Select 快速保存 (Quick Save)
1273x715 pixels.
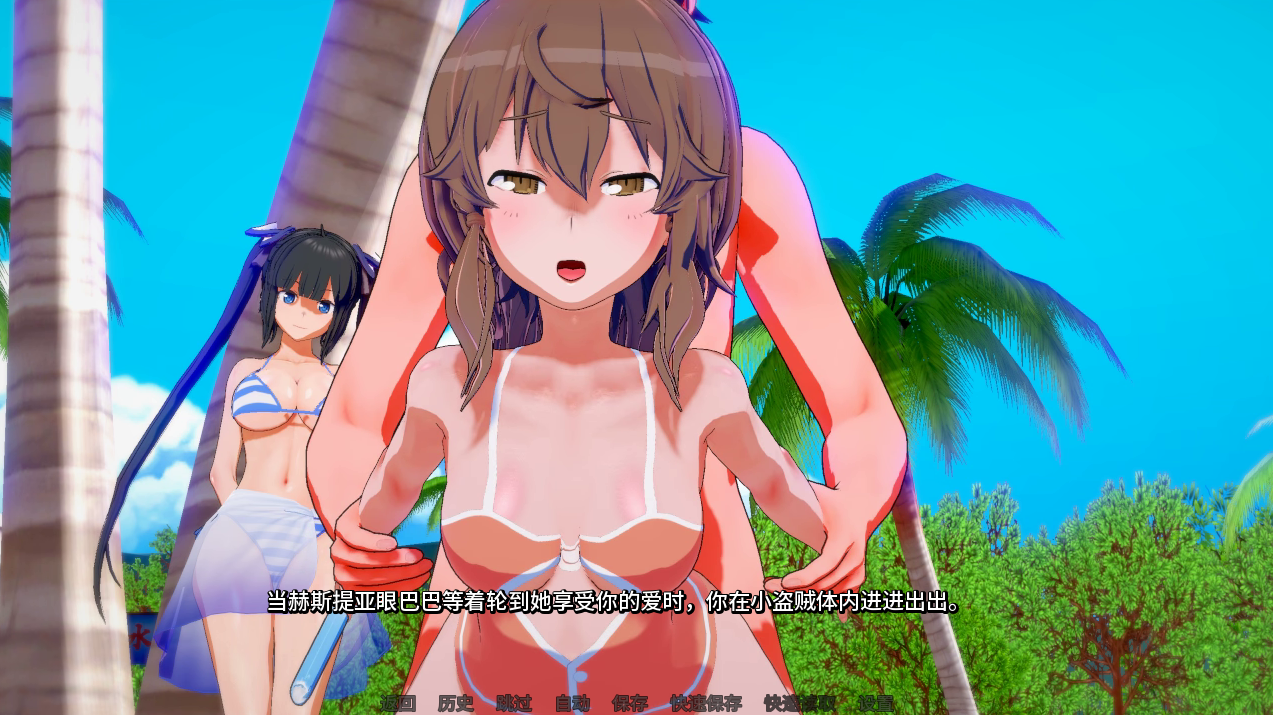click(706, 703)
